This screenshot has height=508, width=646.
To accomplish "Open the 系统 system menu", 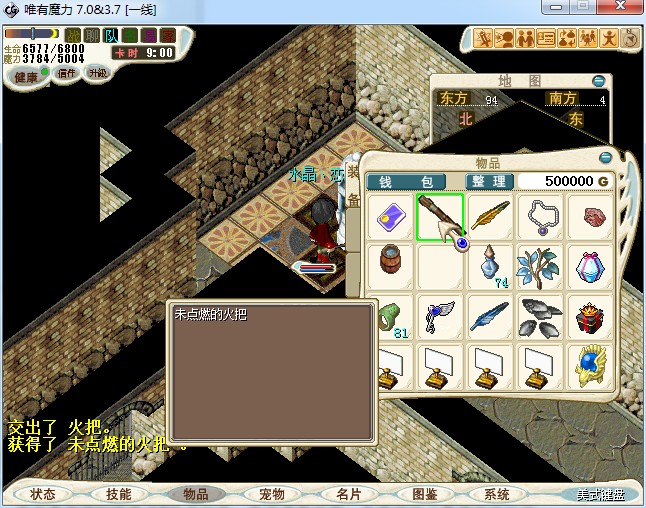I will pyautogui.click(x=497, y=494).
